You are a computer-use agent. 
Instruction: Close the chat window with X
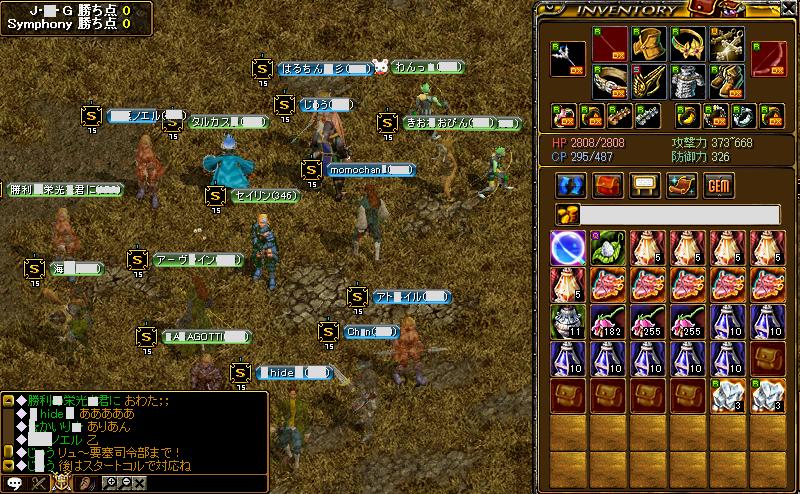[140, 484]
